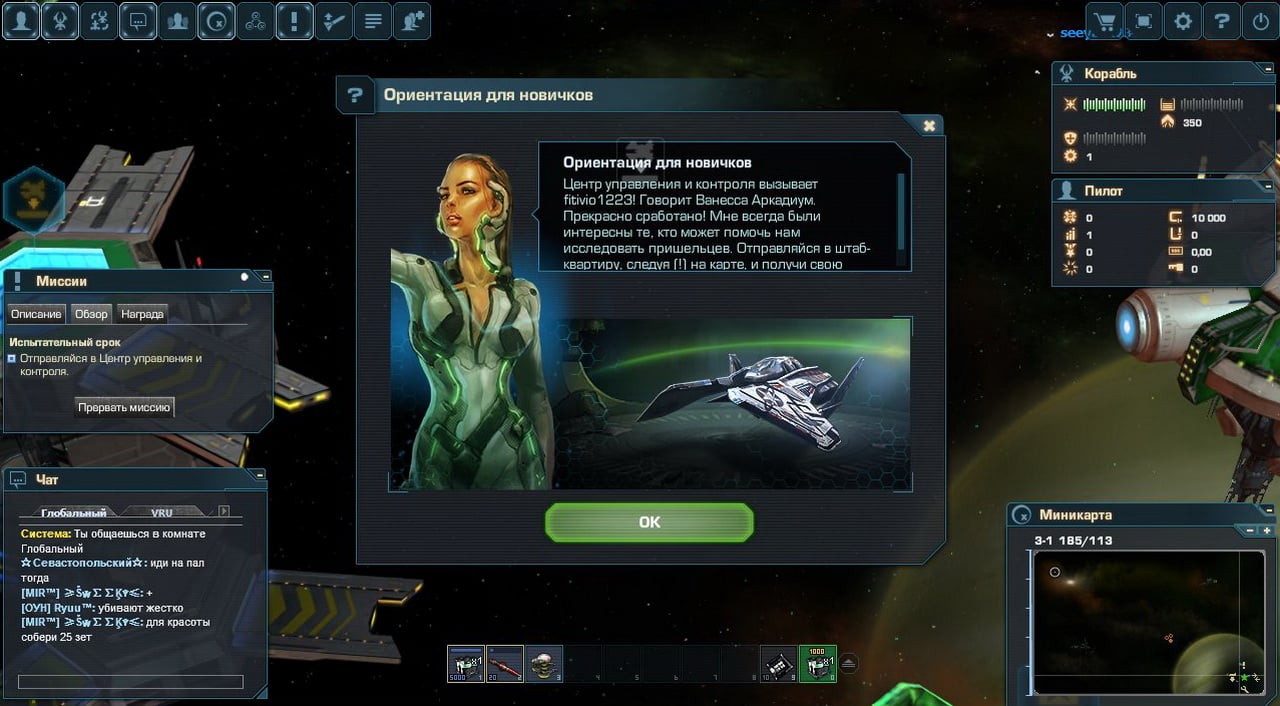Viewport: 1280px width, 706px height.
Task: Click the chat message input field
Action: point(130,682)
